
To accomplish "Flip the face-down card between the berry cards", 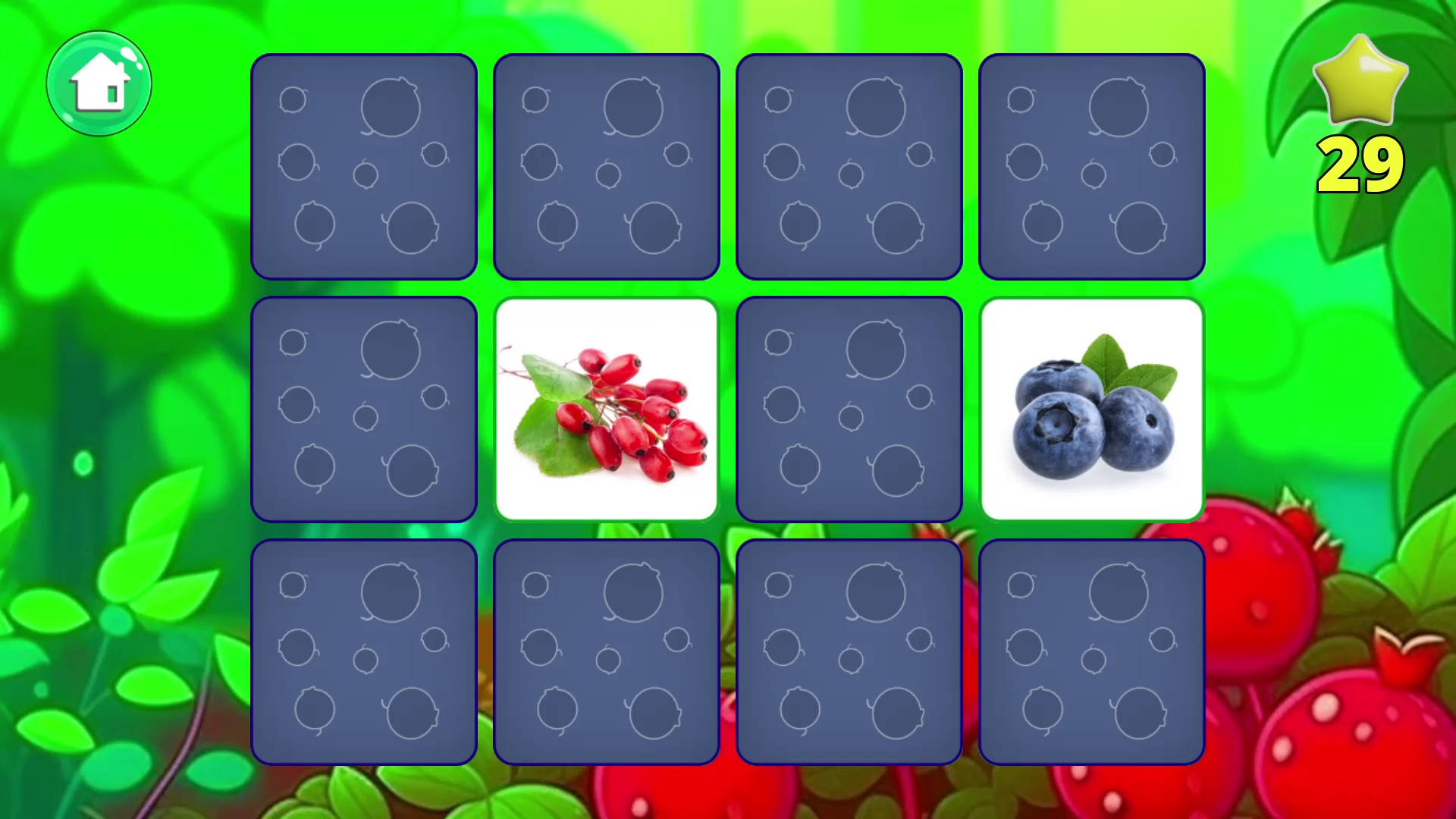I will (x=849, y=409).
